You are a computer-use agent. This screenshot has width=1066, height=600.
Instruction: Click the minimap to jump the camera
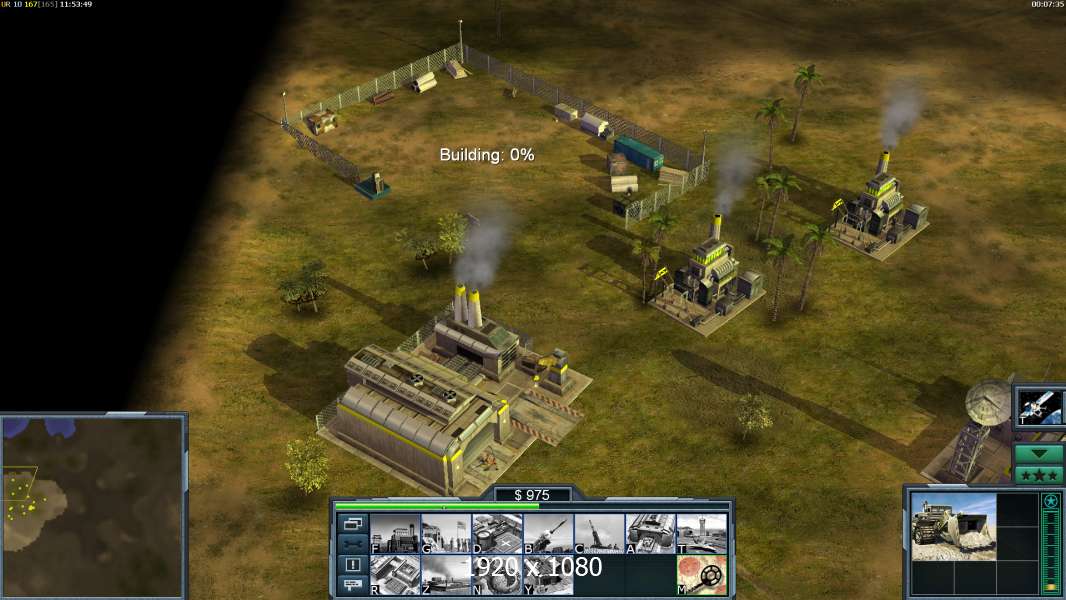pyautogui.click(x=93, y=505)
